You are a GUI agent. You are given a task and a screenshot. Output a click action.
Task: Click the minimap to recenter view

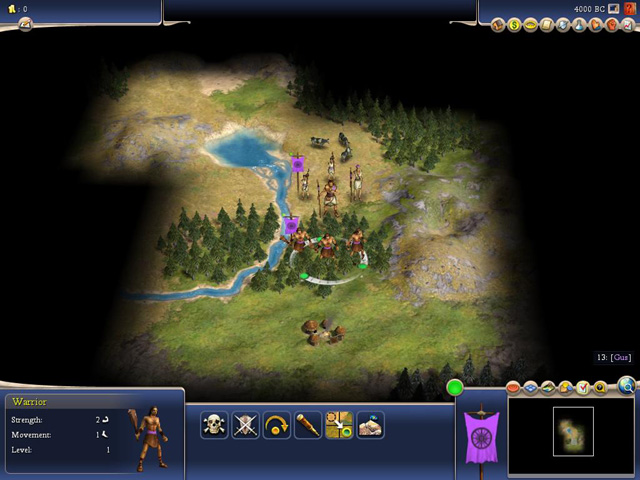point(573,431)
